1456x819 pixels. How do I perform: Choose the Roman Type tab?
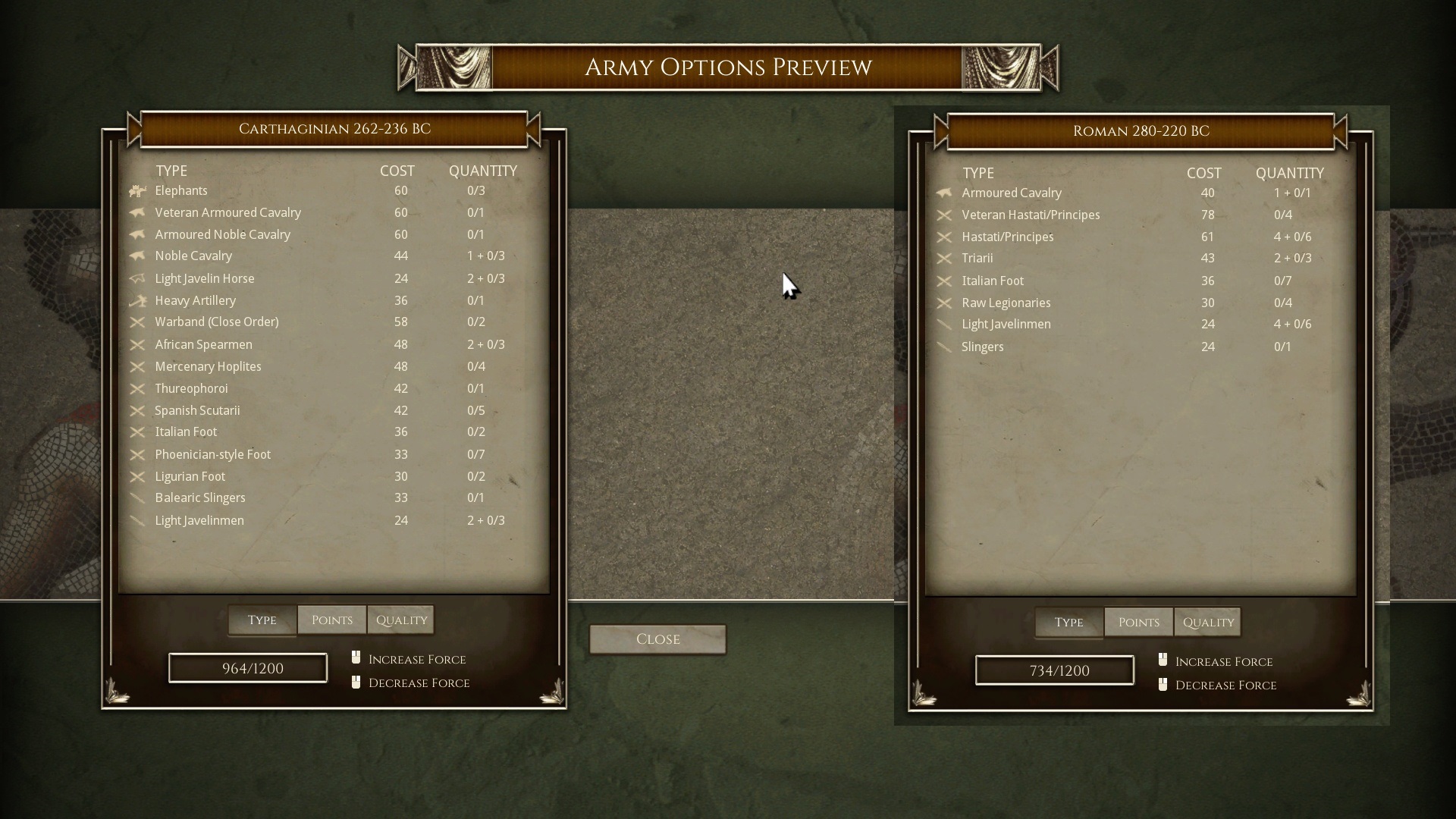coord(1068,623)
